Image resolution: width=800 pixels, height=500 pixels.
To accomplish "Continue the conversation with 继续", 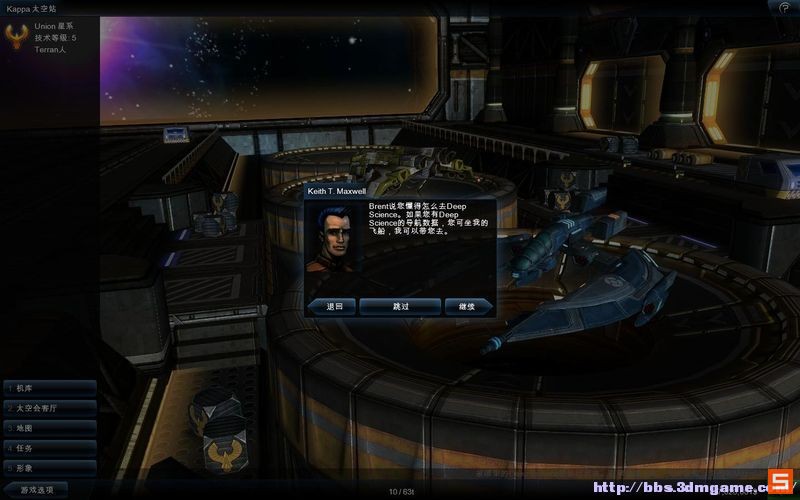I will (466, 306).
